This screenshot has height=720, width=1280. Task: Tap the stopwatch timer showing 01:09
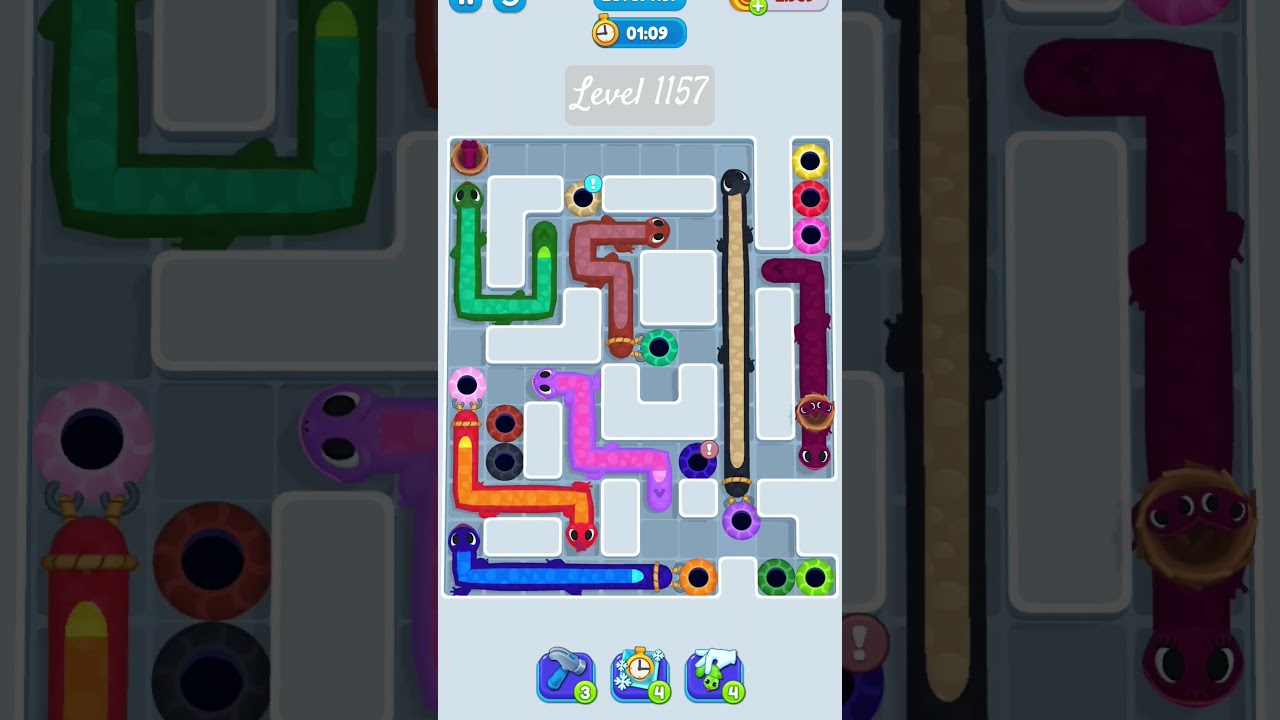click(x=640, y=32)
